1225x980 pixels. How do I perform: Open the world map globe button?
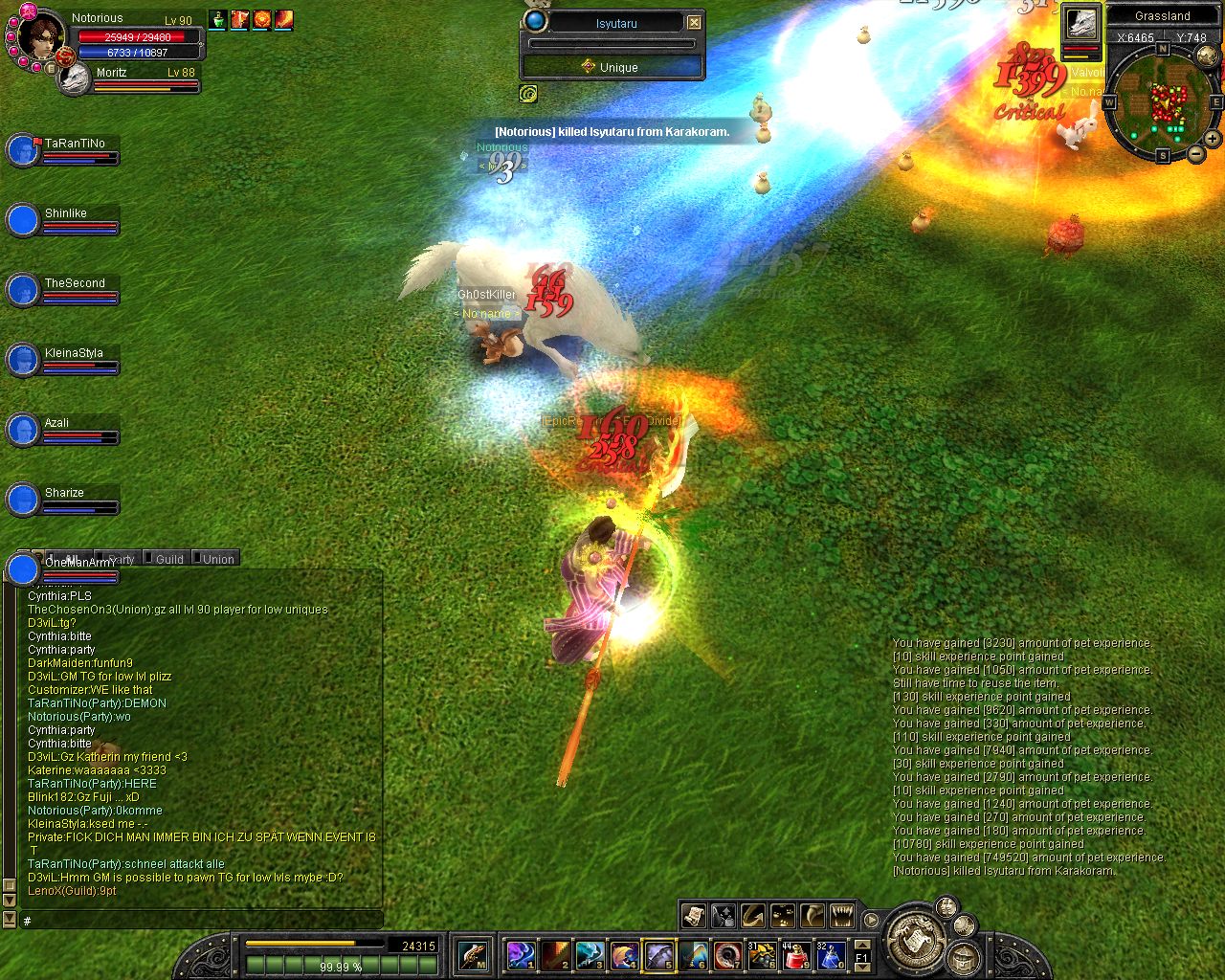point(1208,55)
